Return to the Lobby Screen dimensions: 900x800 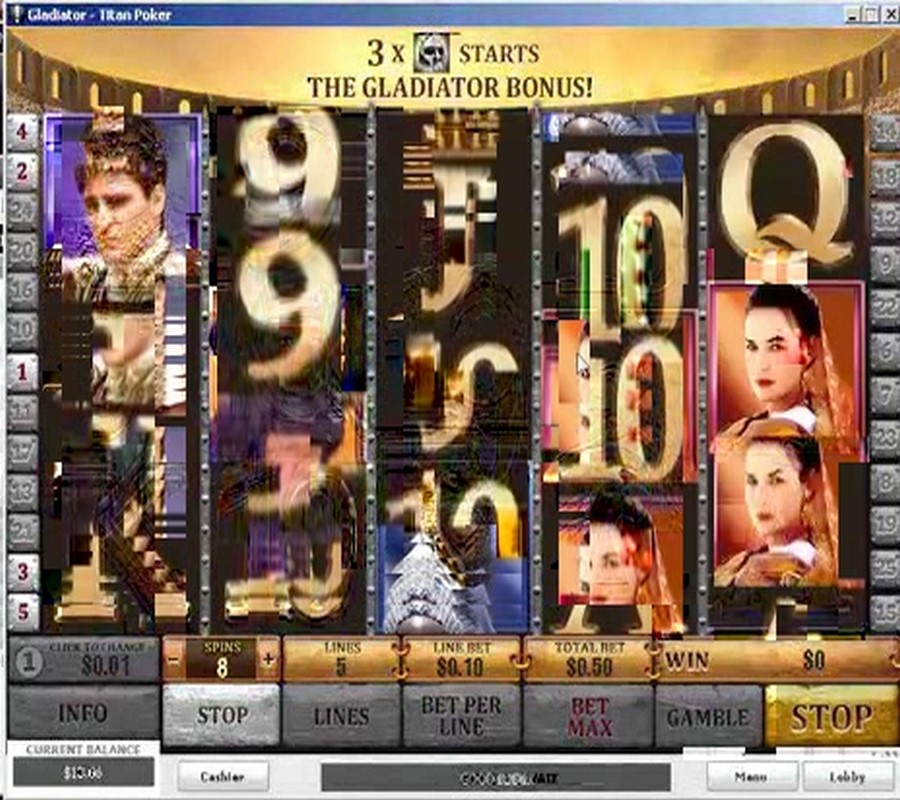847,776
